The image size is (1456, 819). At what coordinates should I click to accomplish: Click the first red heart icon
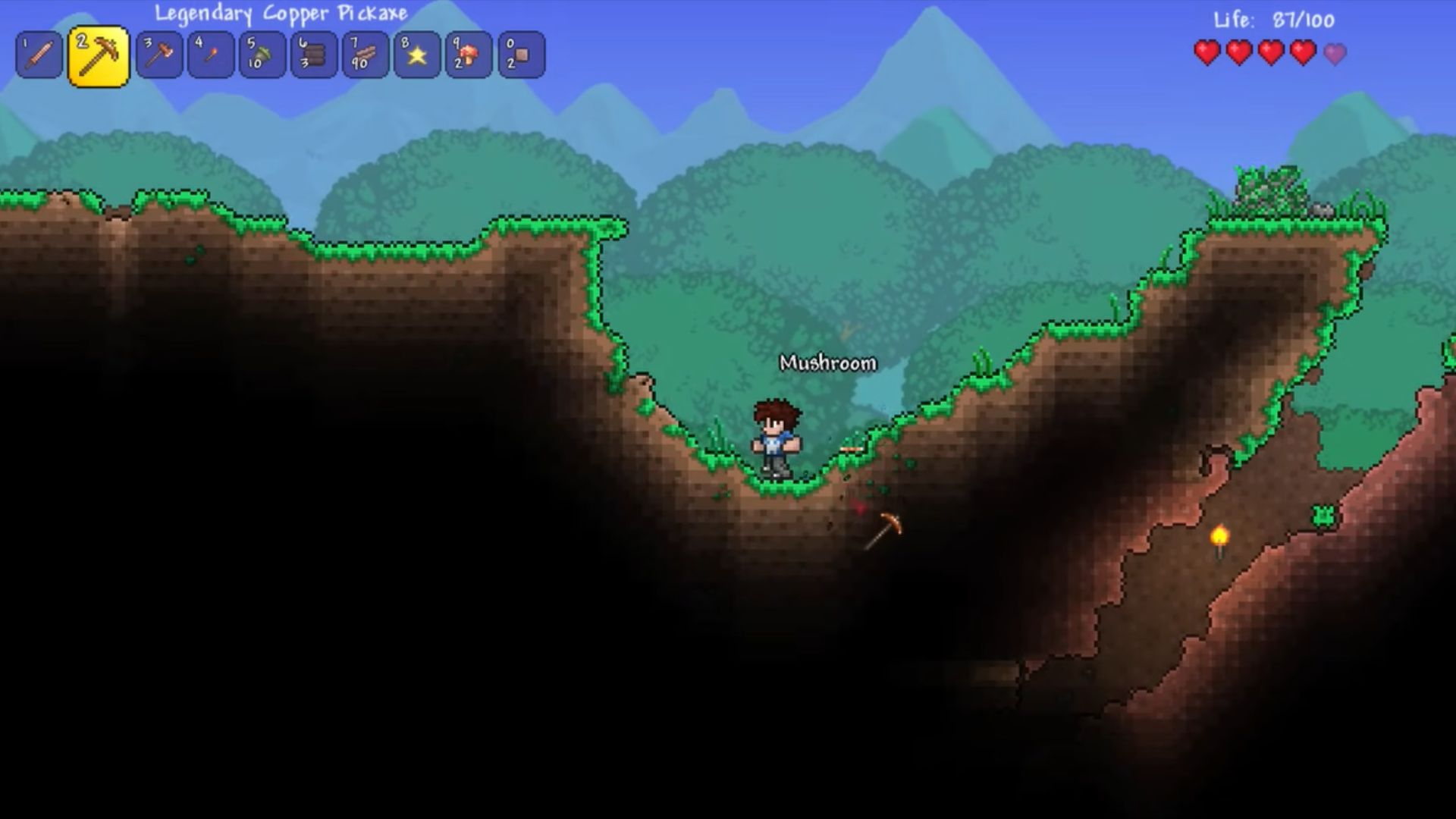point(1209,53)
